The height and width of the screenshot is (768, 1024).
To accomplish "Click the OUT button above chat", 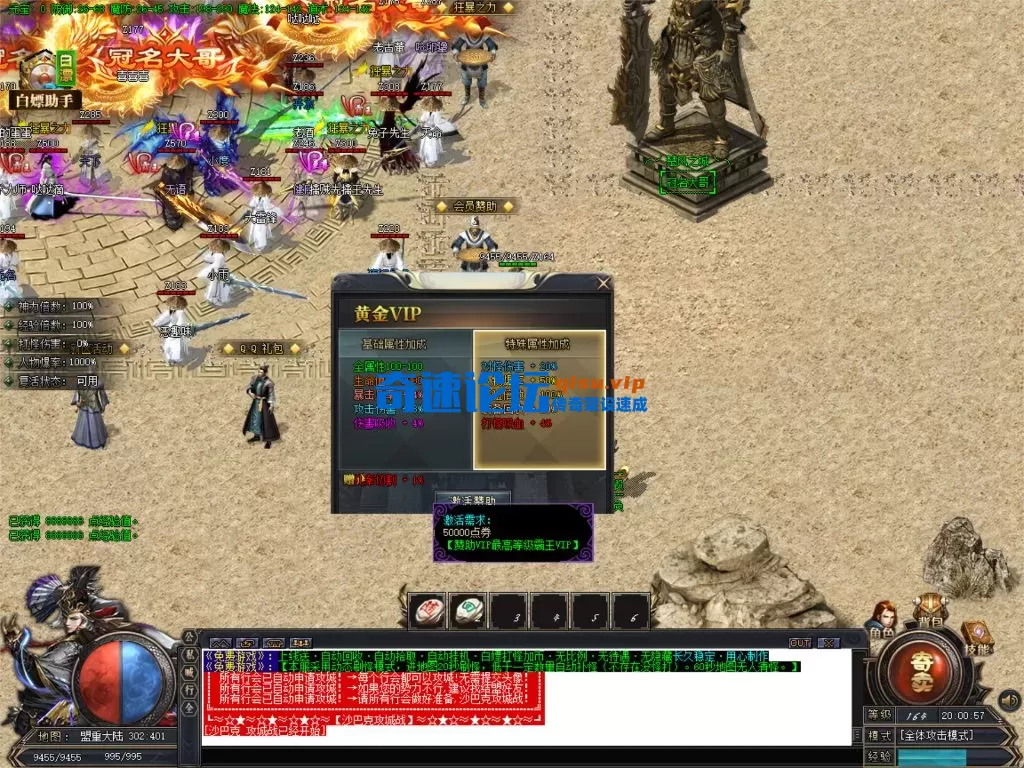I will point(800,643).
